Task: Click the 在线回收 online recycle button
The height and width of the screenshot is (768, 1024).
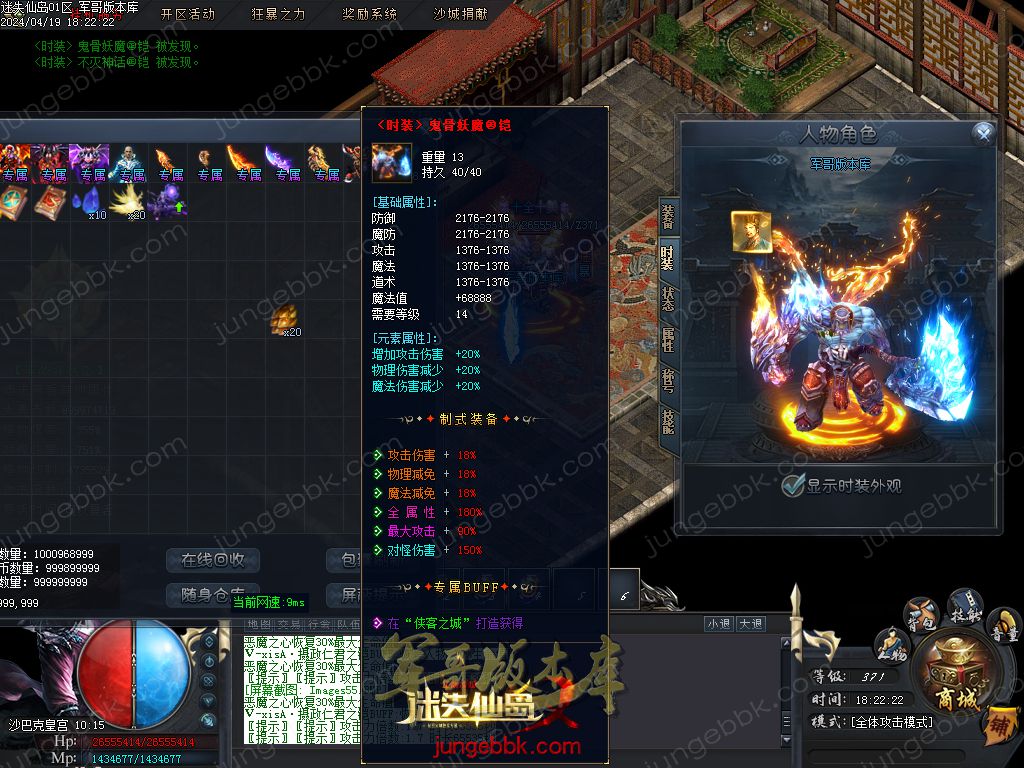Action: 213,560
